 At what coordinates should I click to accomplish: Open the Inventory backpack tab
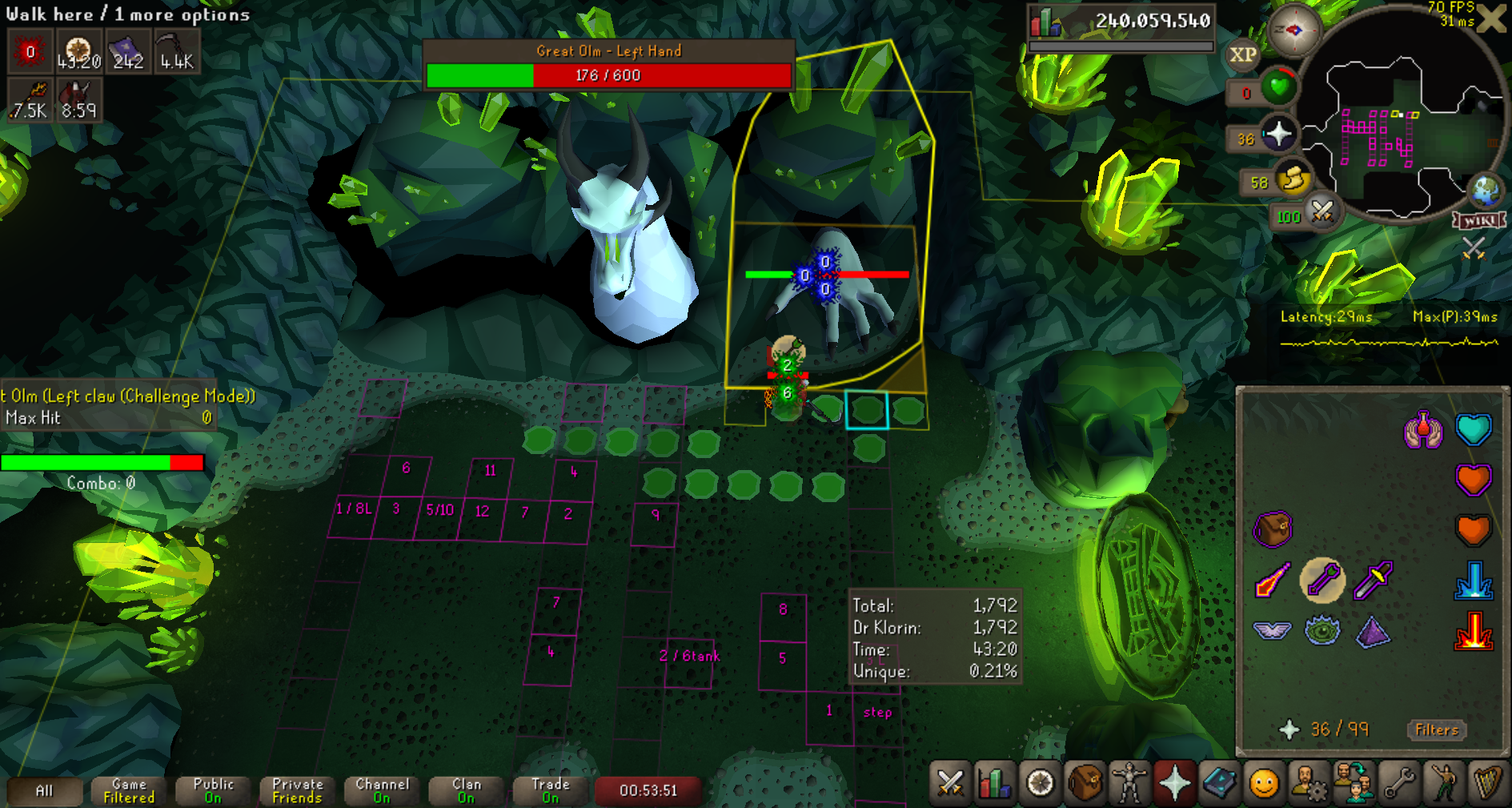[1085, 782]
